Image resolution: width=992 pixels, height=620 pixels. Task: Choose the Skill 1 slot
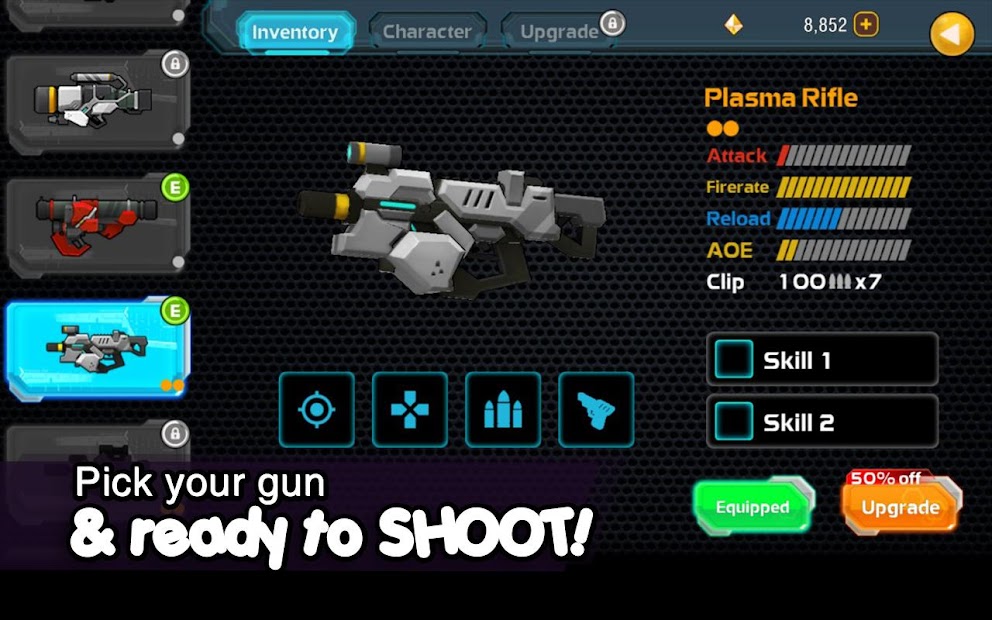tap(822, 360)
